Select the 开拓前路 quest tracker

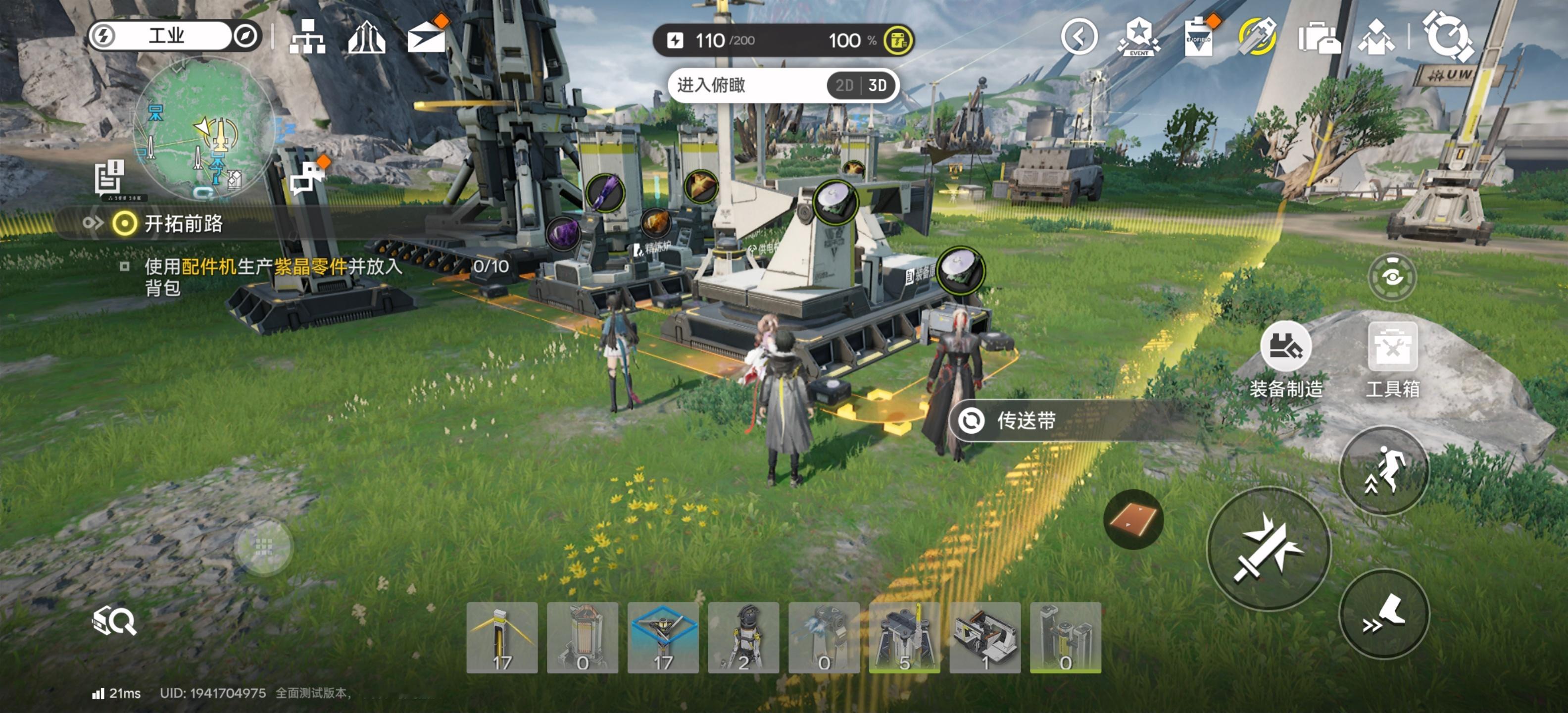pos(183,223)
